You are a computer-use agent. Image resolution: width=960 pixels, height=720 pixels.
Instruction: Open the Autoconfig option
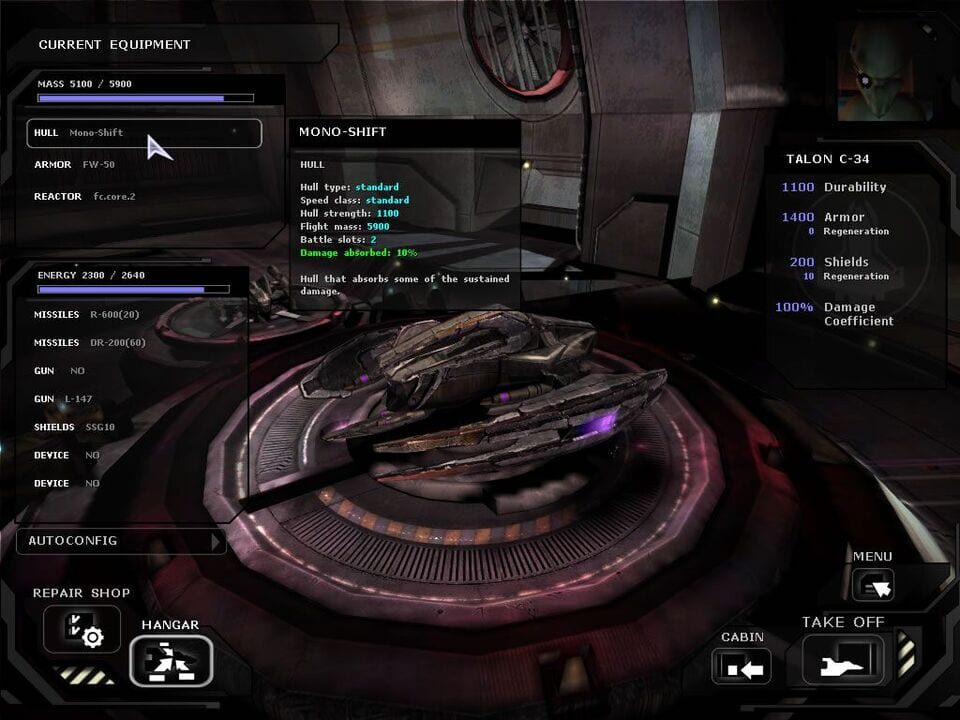point(120,541)
